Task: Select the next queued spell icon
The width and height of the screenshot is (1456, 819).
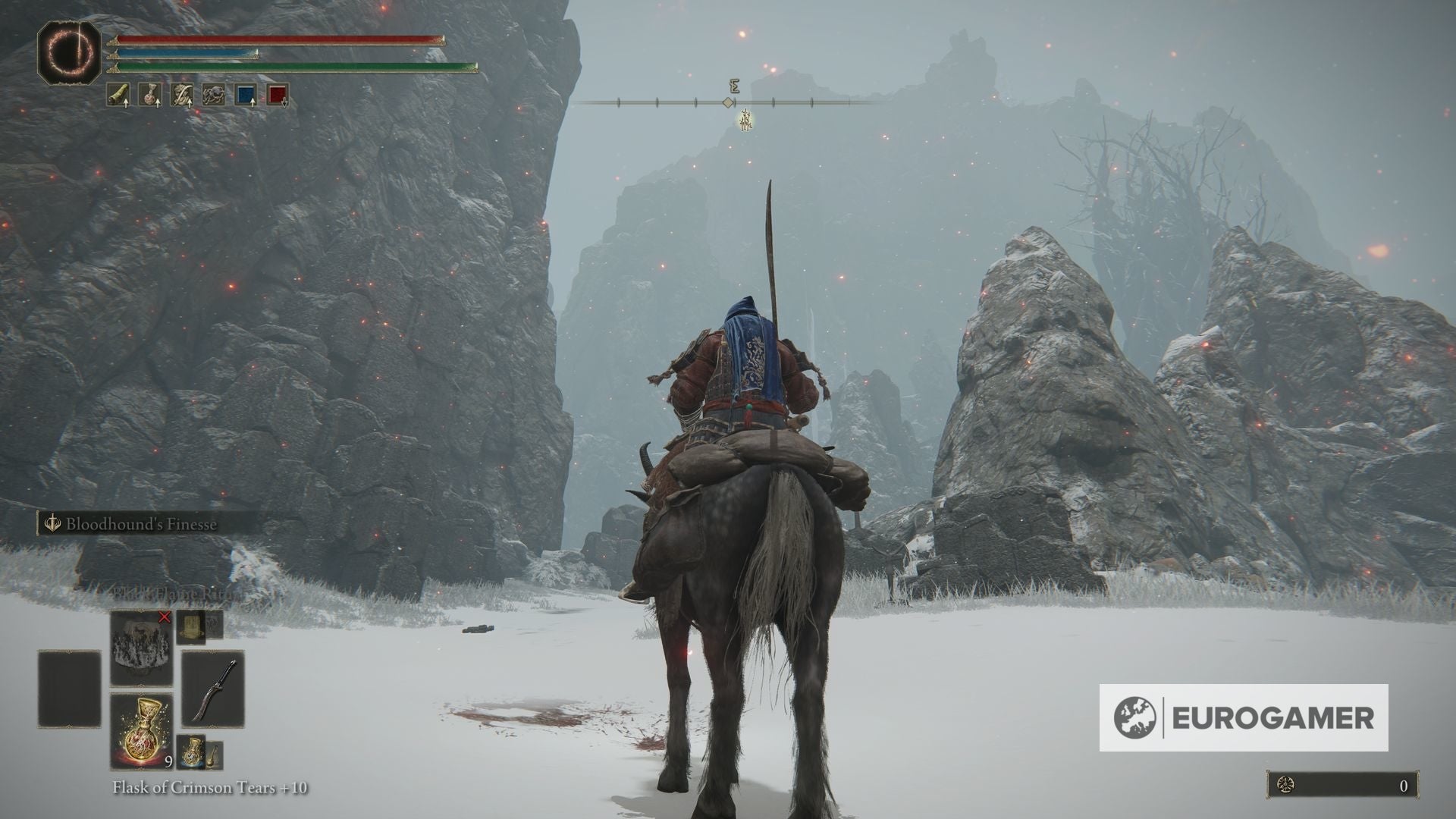Action: point(190,626)
